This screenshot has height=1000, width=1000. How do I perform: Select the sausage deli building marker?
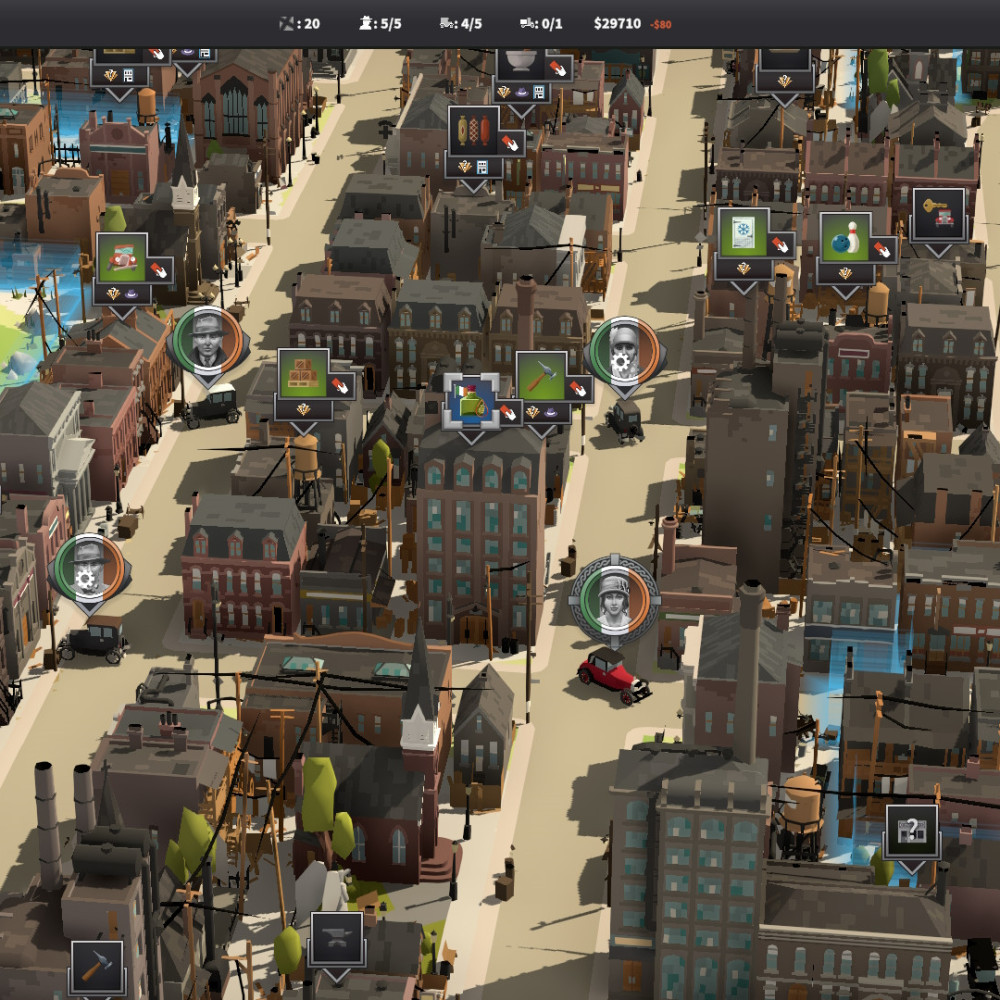[x=473, y=131]
